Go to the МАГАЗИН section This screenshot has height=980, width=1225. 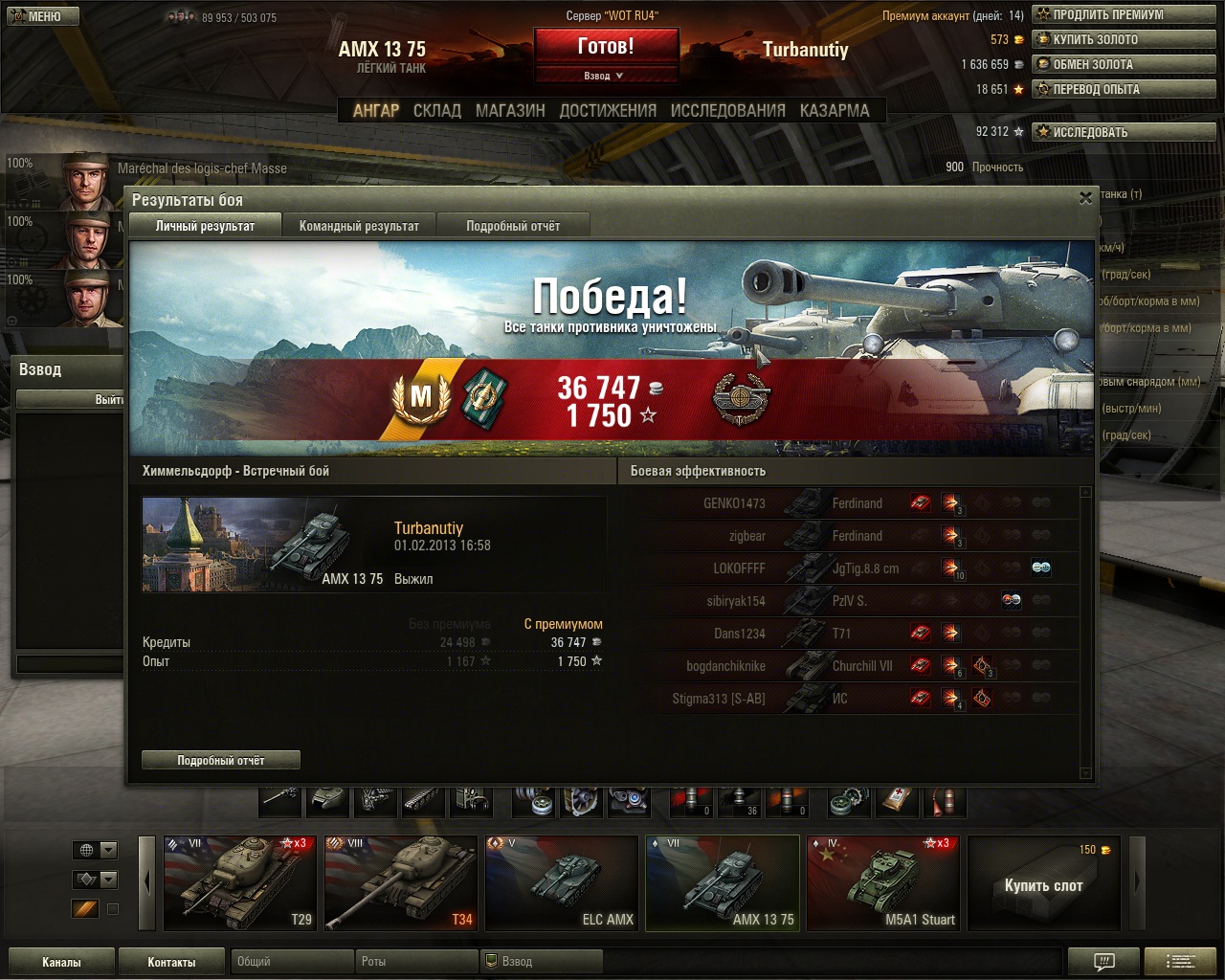(x=510, y=111)
